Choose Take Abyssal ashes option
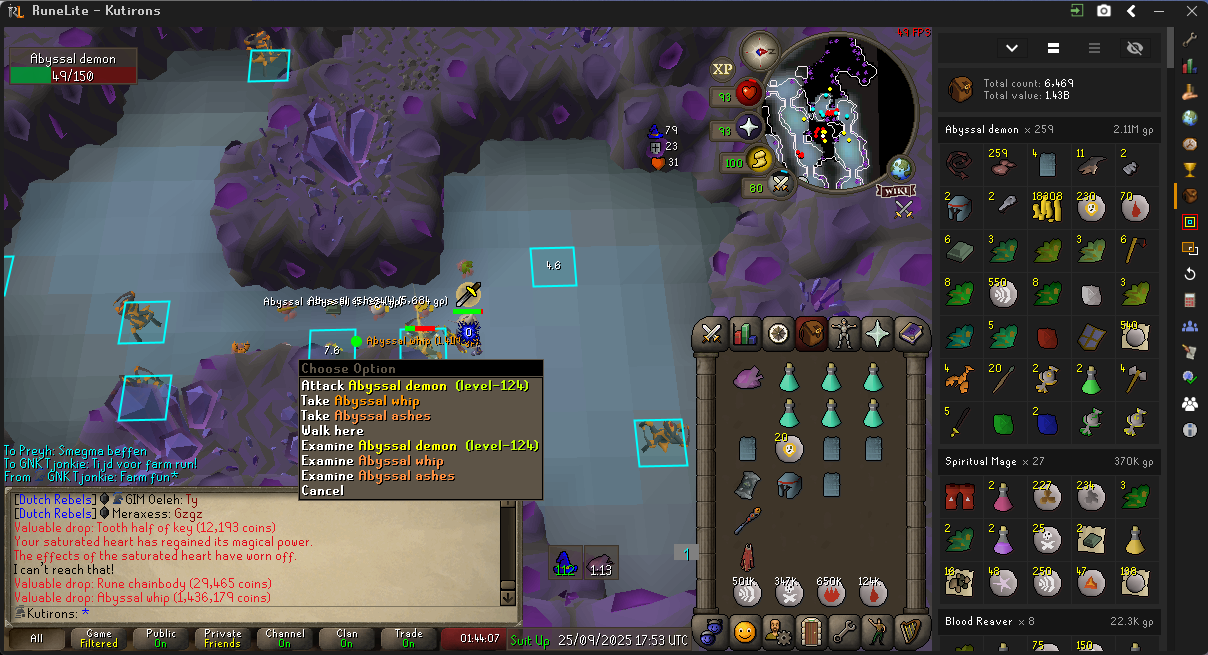 pyautogui.click(x=365, y=416)
